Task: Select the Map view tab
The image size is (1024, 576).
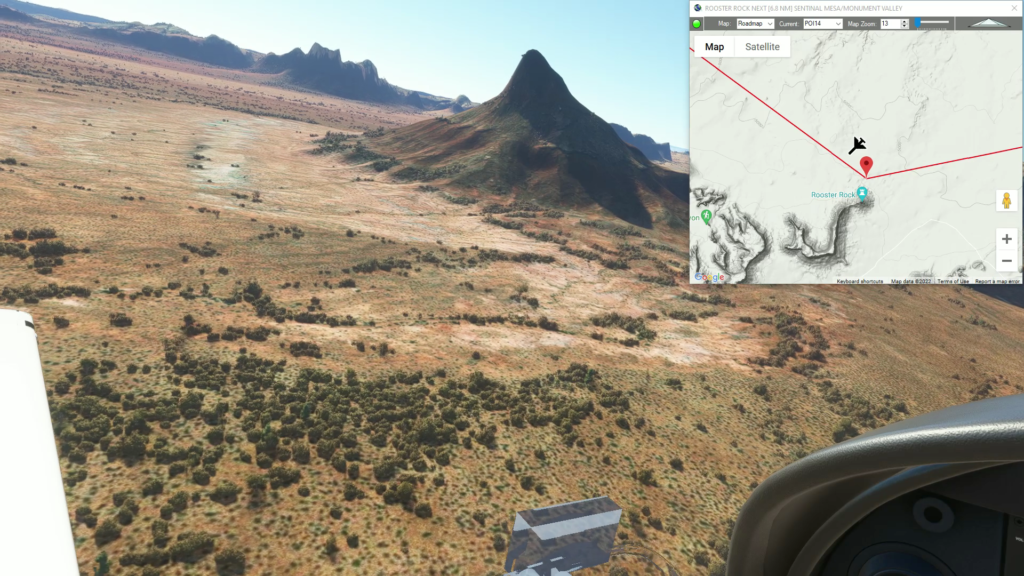Action: coord(714,47)
